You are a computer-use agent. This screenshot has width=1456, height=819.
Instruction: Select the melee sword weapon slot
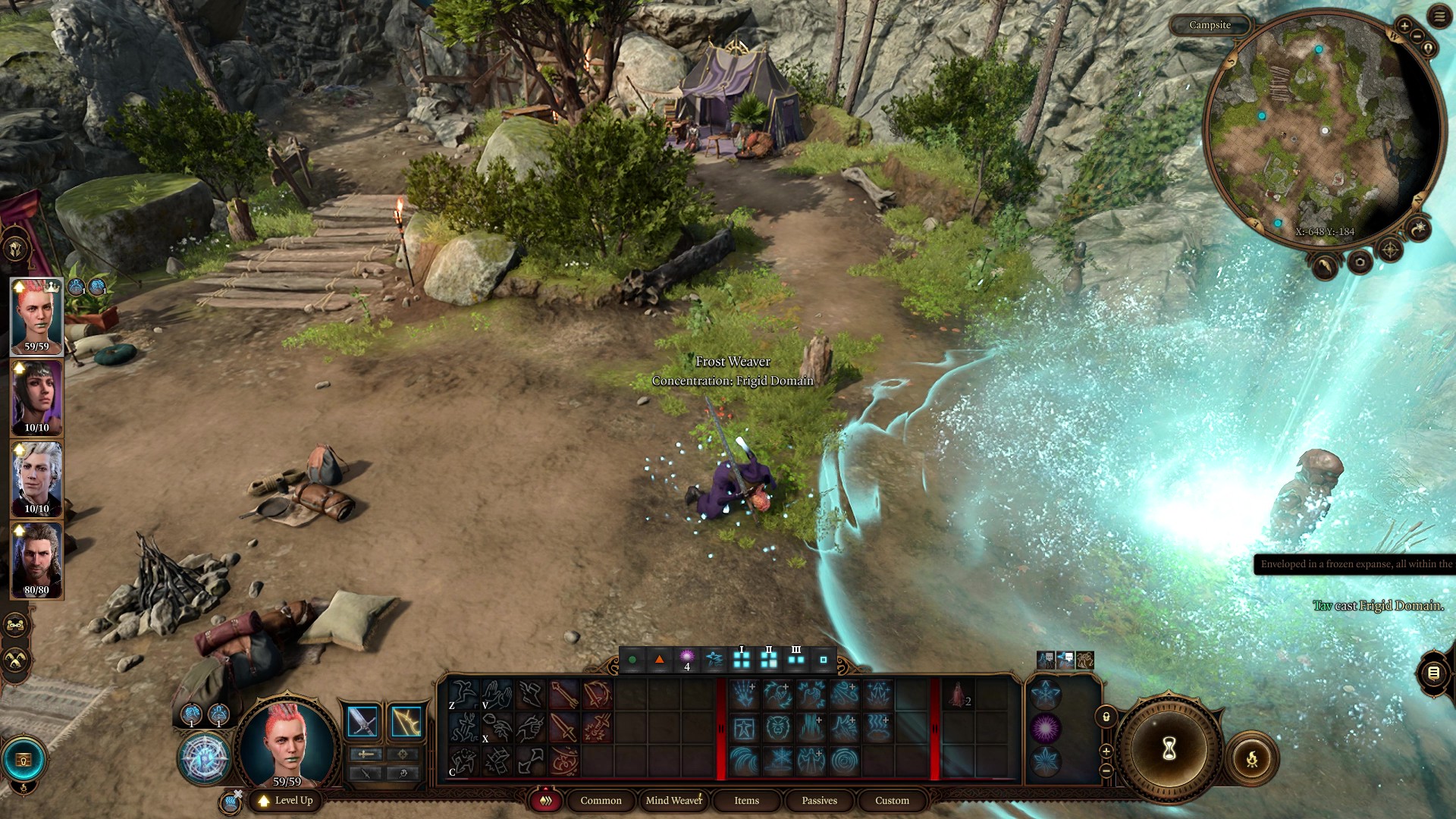coord(362,721)
